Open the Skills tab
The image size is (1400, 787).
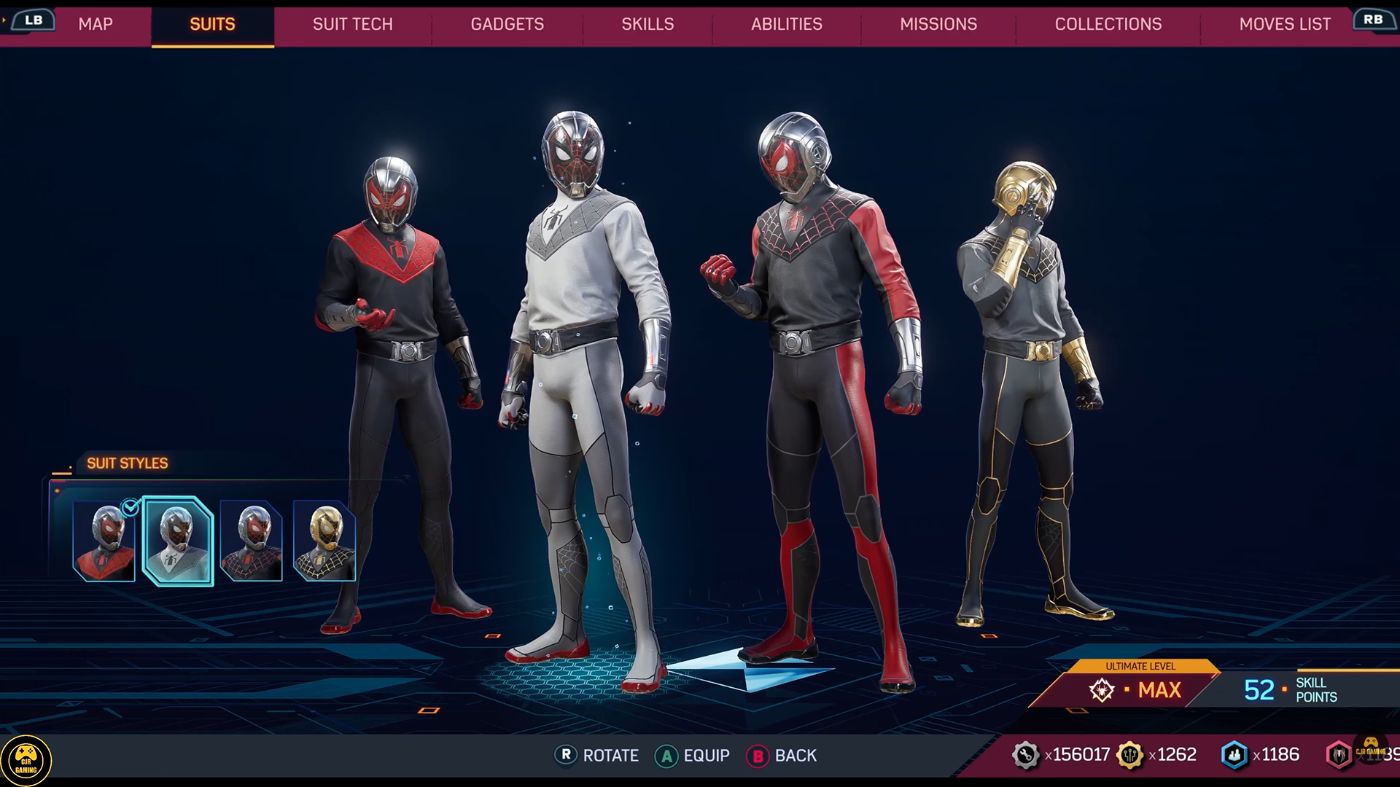click(647, 24)
